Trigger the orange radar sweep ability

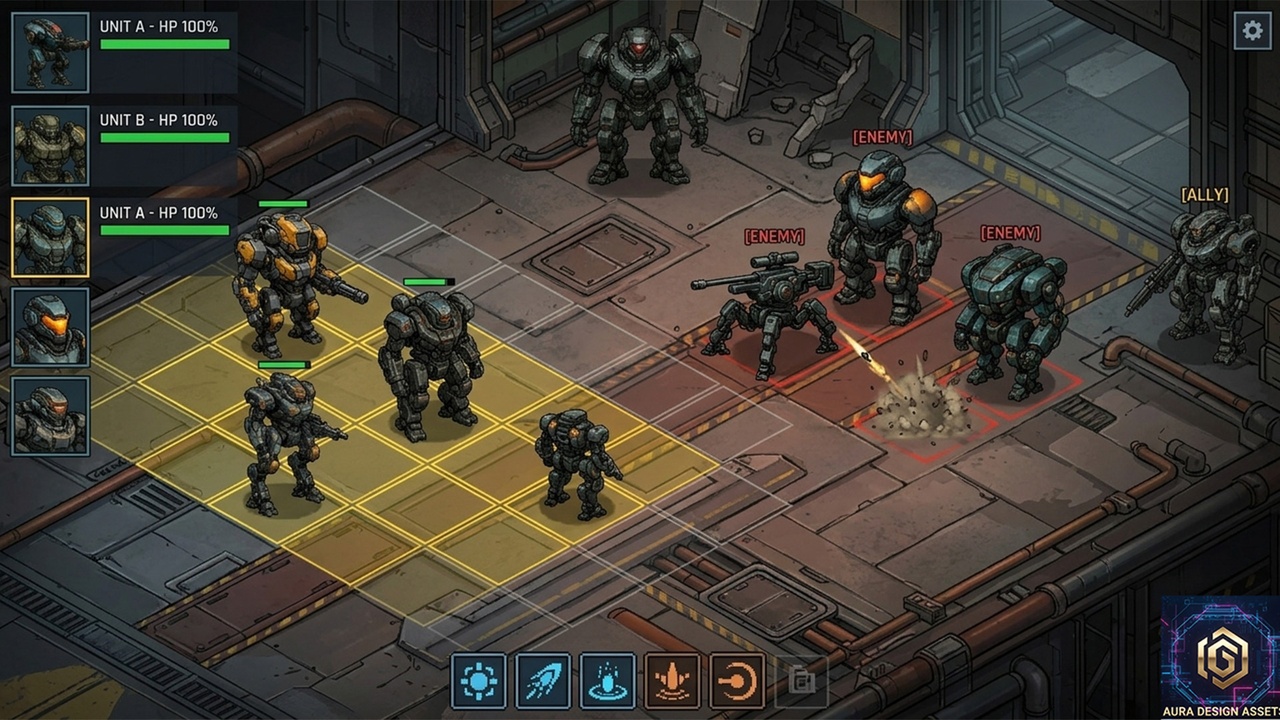pos(737,681)
